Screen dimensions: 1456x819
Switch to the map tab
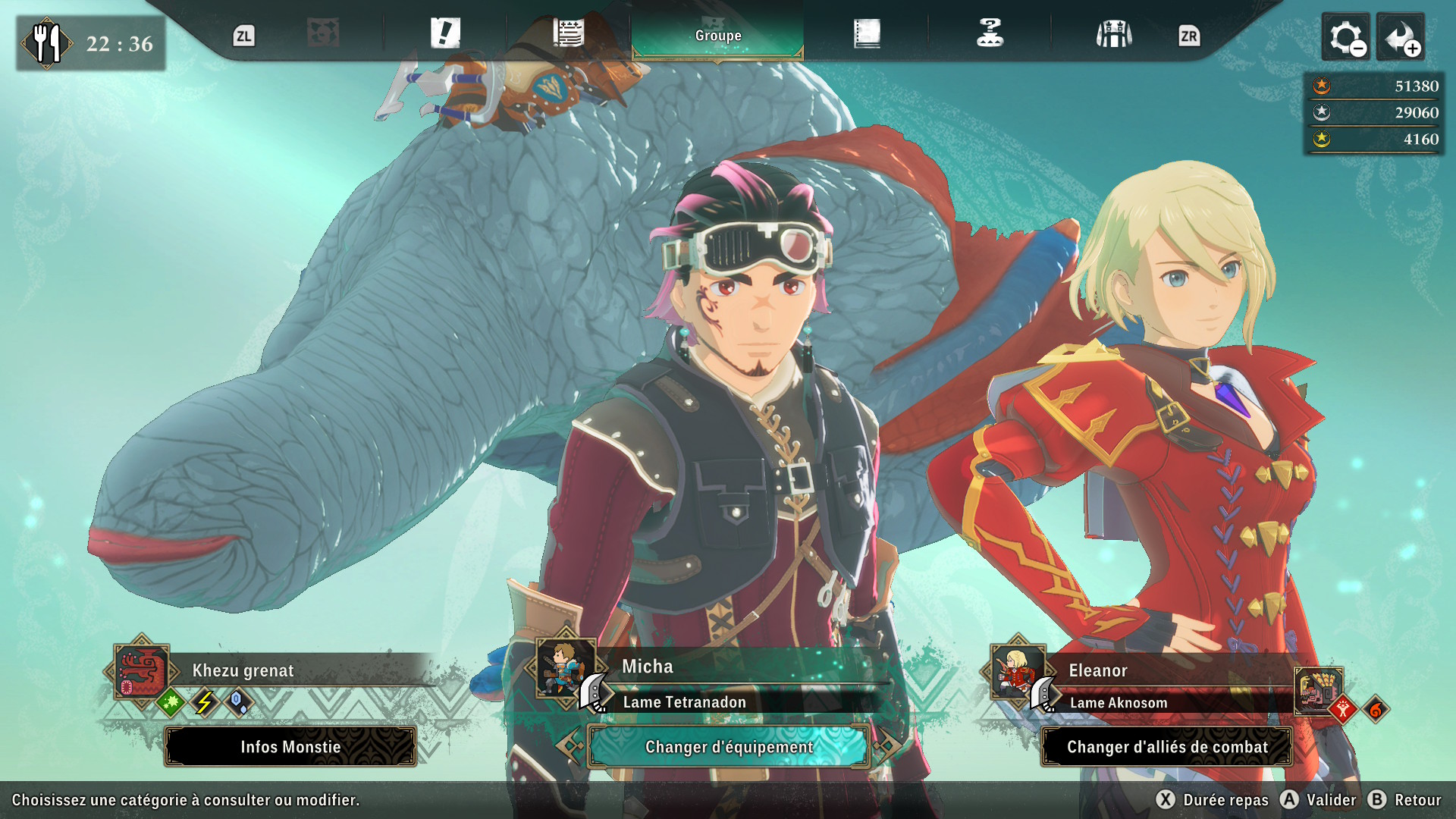(323, 34)
